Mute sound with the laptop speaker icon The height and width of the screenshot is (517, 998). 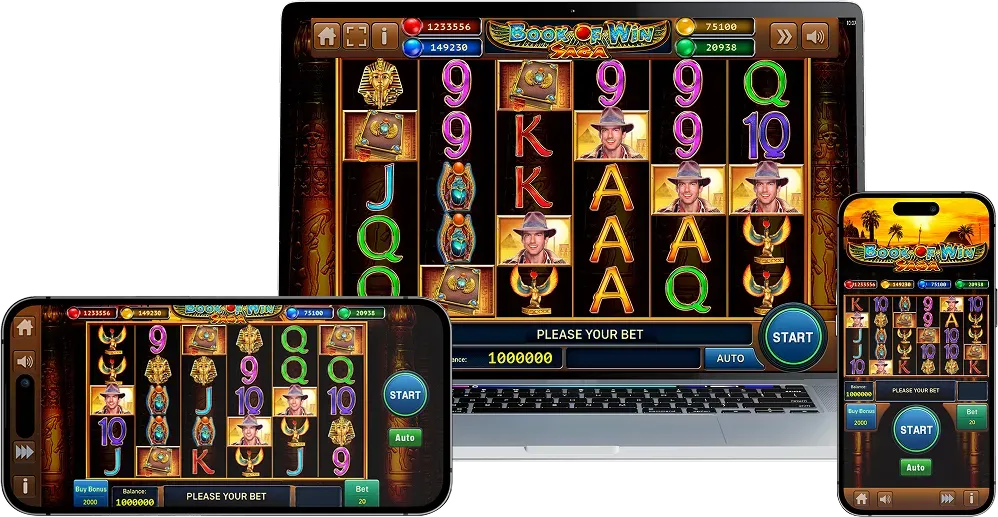point(815,37)
